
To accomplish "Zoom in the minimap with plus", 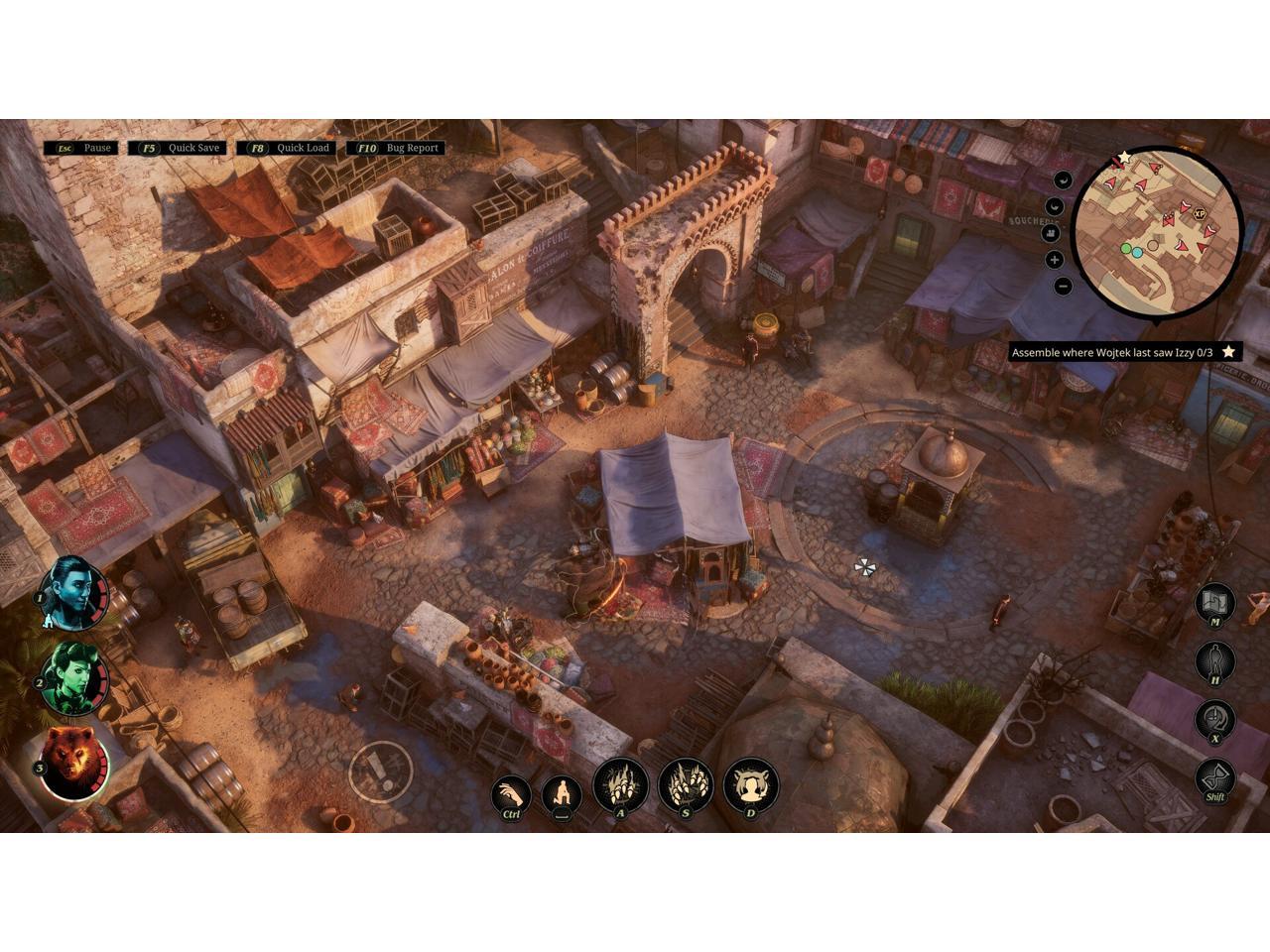I will coord(1054,260).
